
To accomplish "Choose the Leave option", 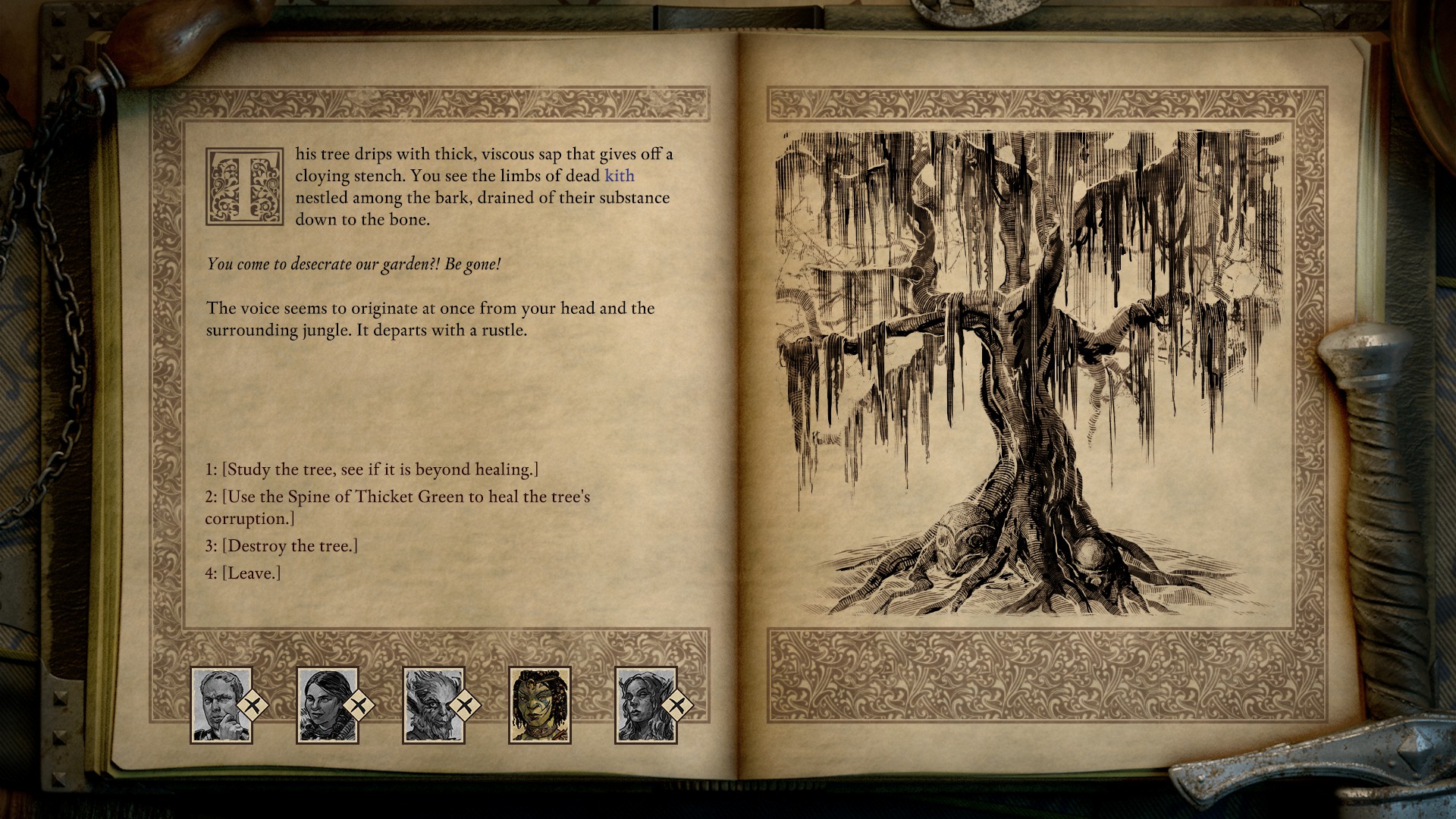I will (x=243, y=573).
